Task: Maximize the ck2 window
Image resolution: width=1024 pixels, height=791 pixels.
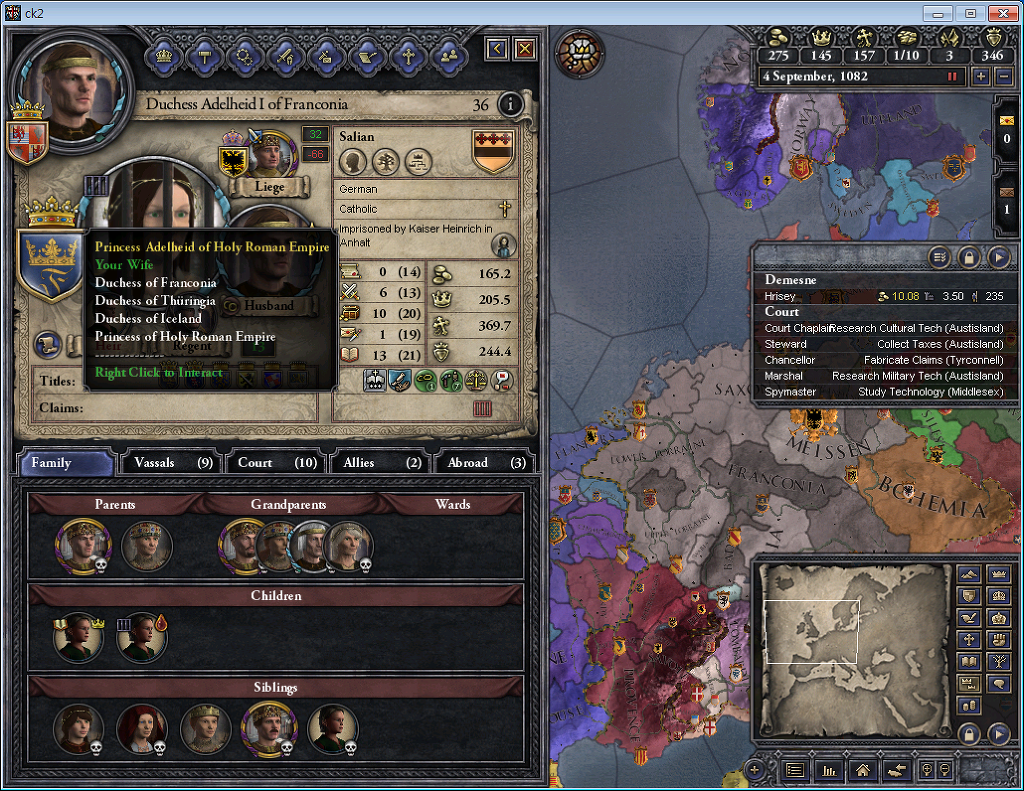Action: tap(968, 13)
